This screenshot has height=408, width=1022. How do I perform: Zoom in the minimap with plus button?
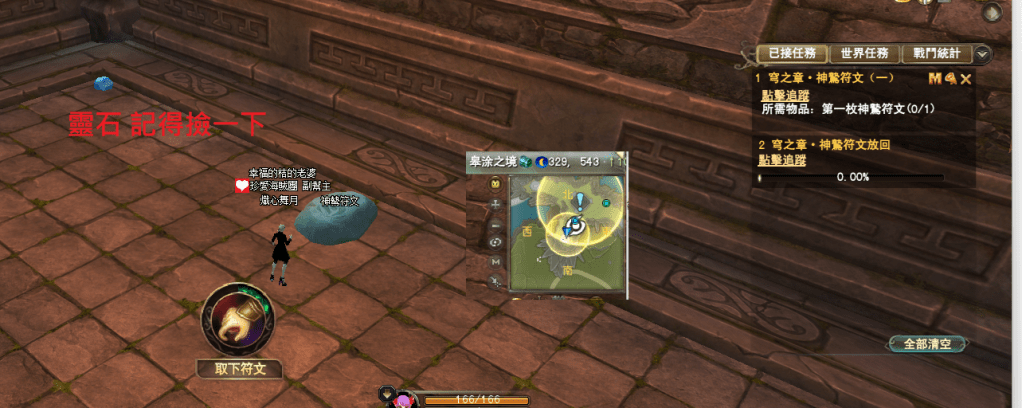(495, 204)
